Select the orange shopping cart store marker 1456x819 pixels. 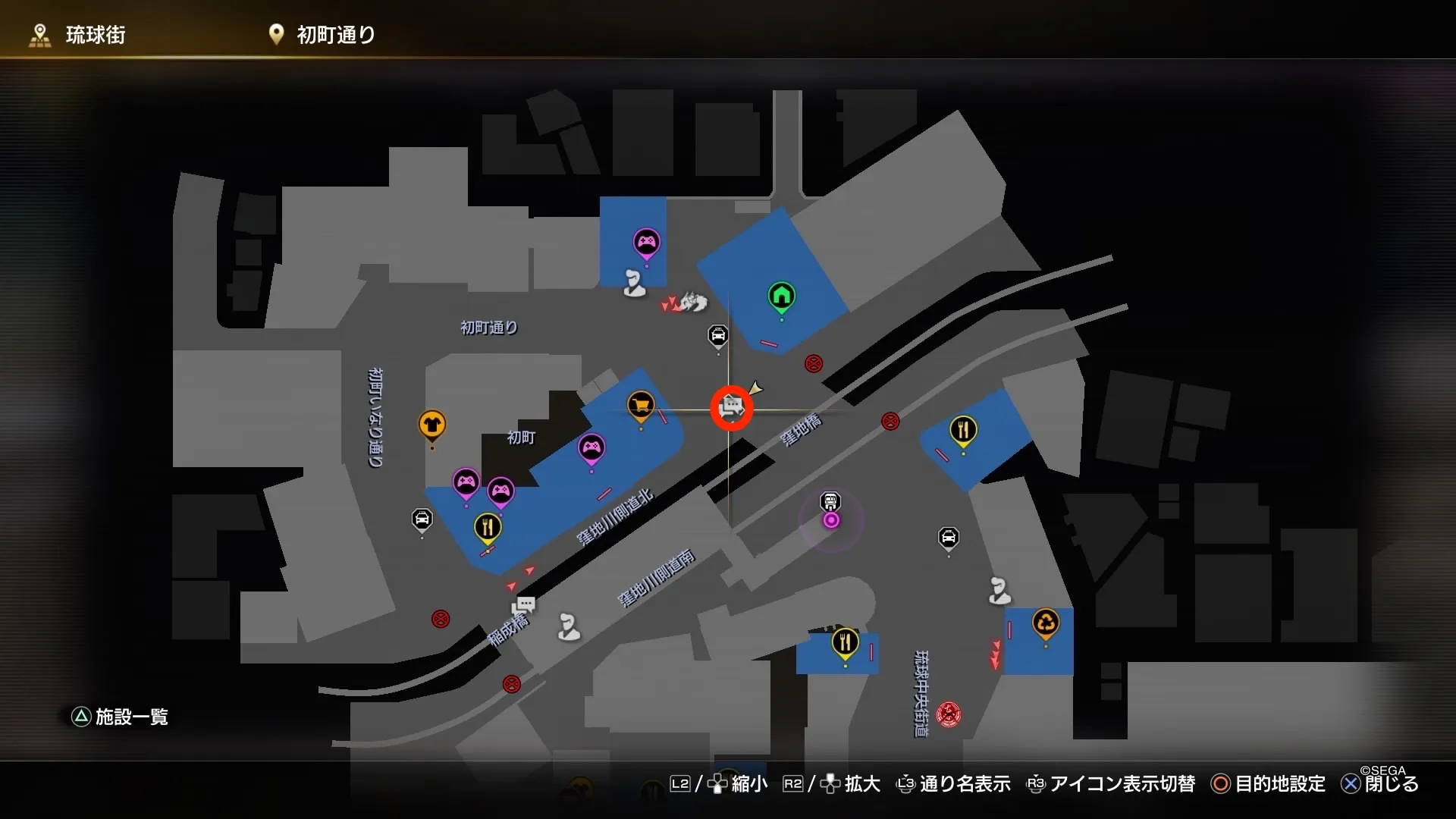(x=642, y=406)
